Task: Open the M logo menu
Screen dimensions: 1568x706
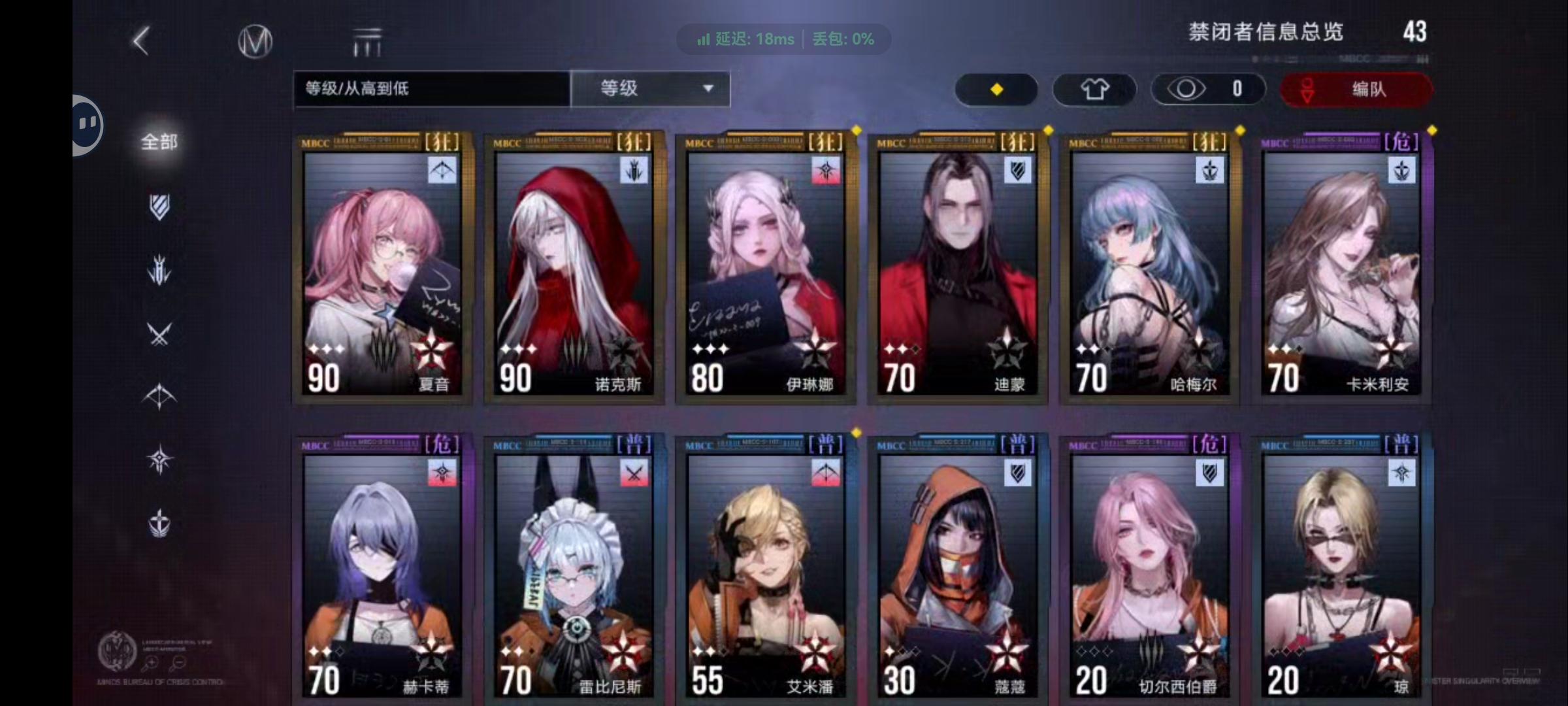Action: click(254, 41)
